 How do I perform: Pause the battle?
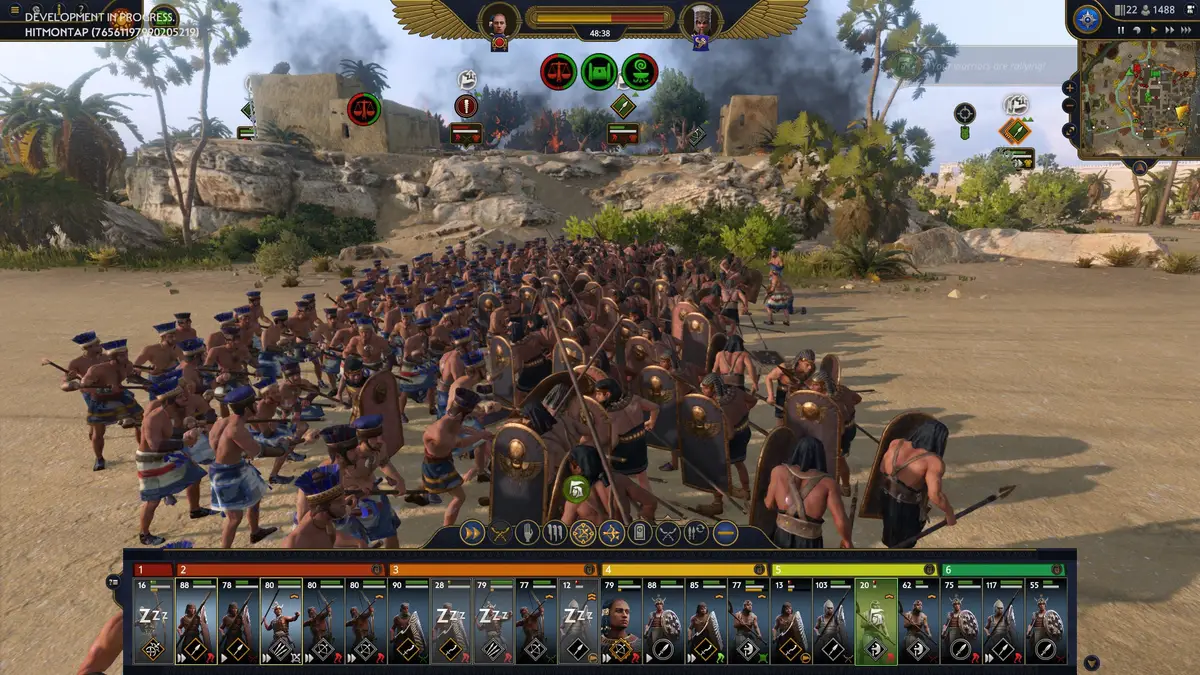[x=1122, y=30]
